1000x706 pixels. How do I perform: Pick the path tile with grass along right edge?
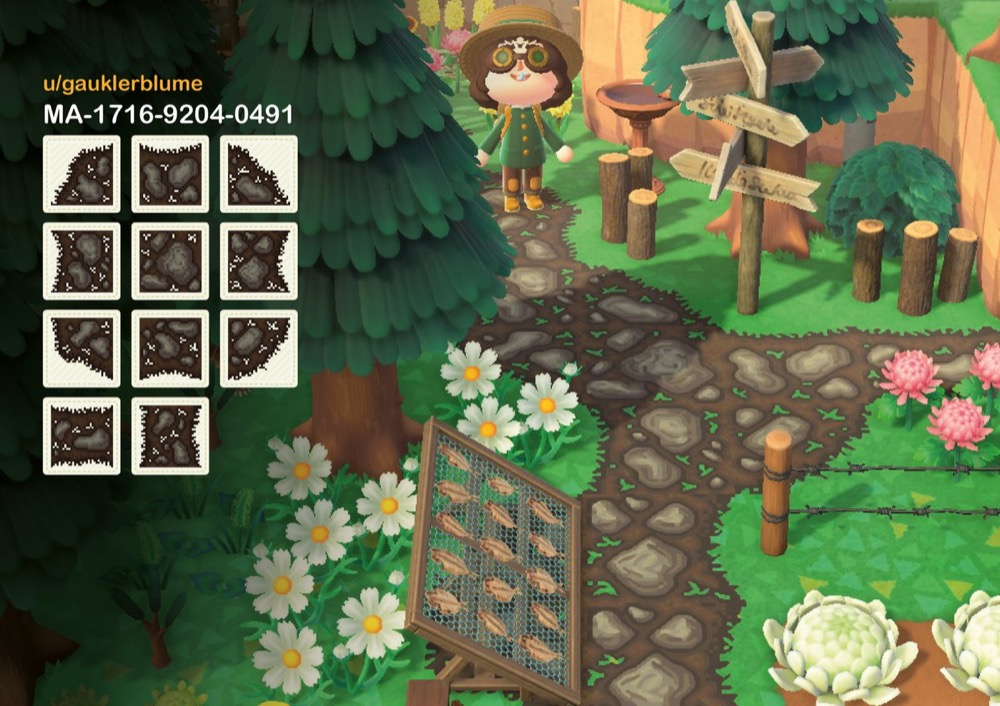258,261
